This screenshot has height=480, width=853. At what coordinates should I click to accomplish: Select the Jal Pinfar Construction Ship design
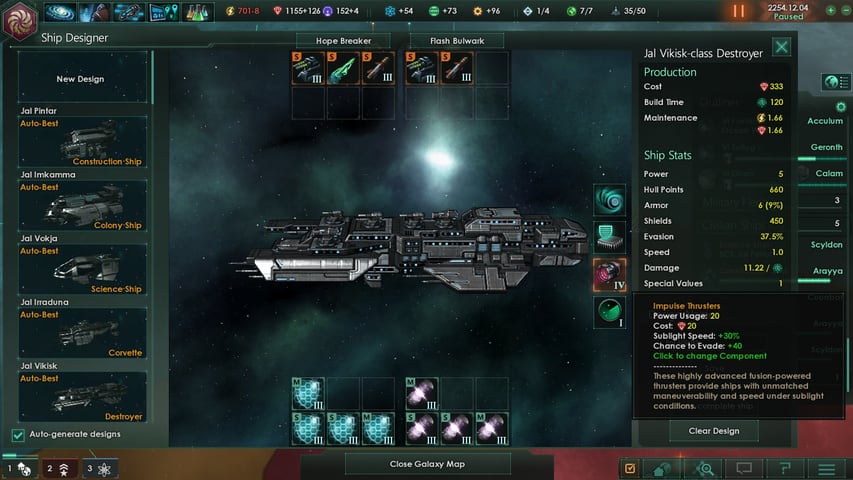(82, 141)
